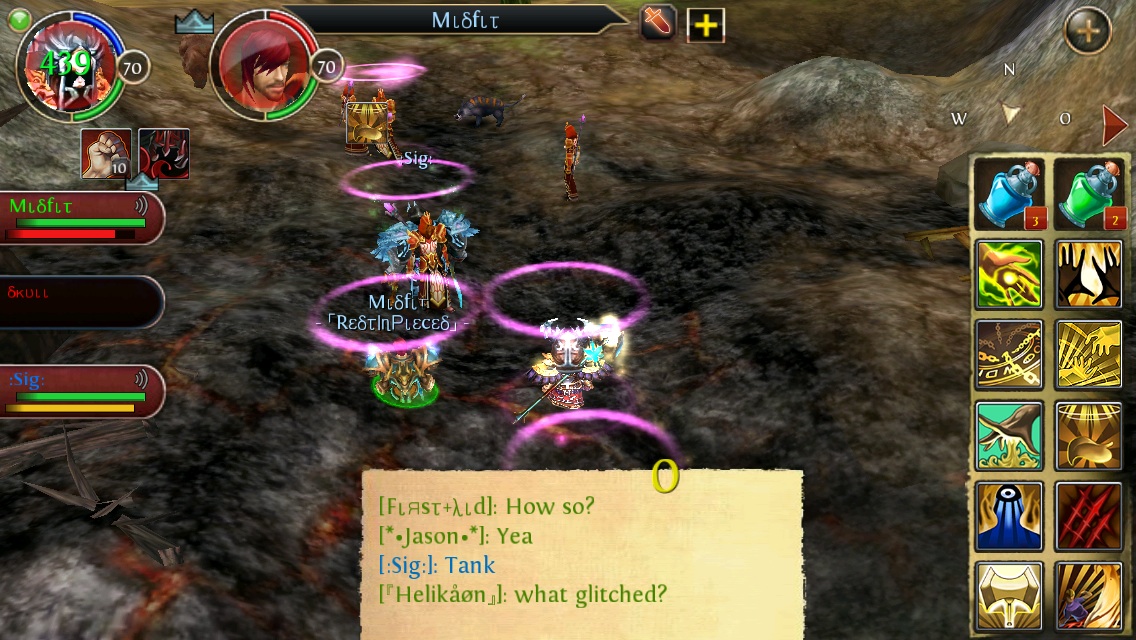Click the compass arrow on the right

click(x=1114, y=125)
